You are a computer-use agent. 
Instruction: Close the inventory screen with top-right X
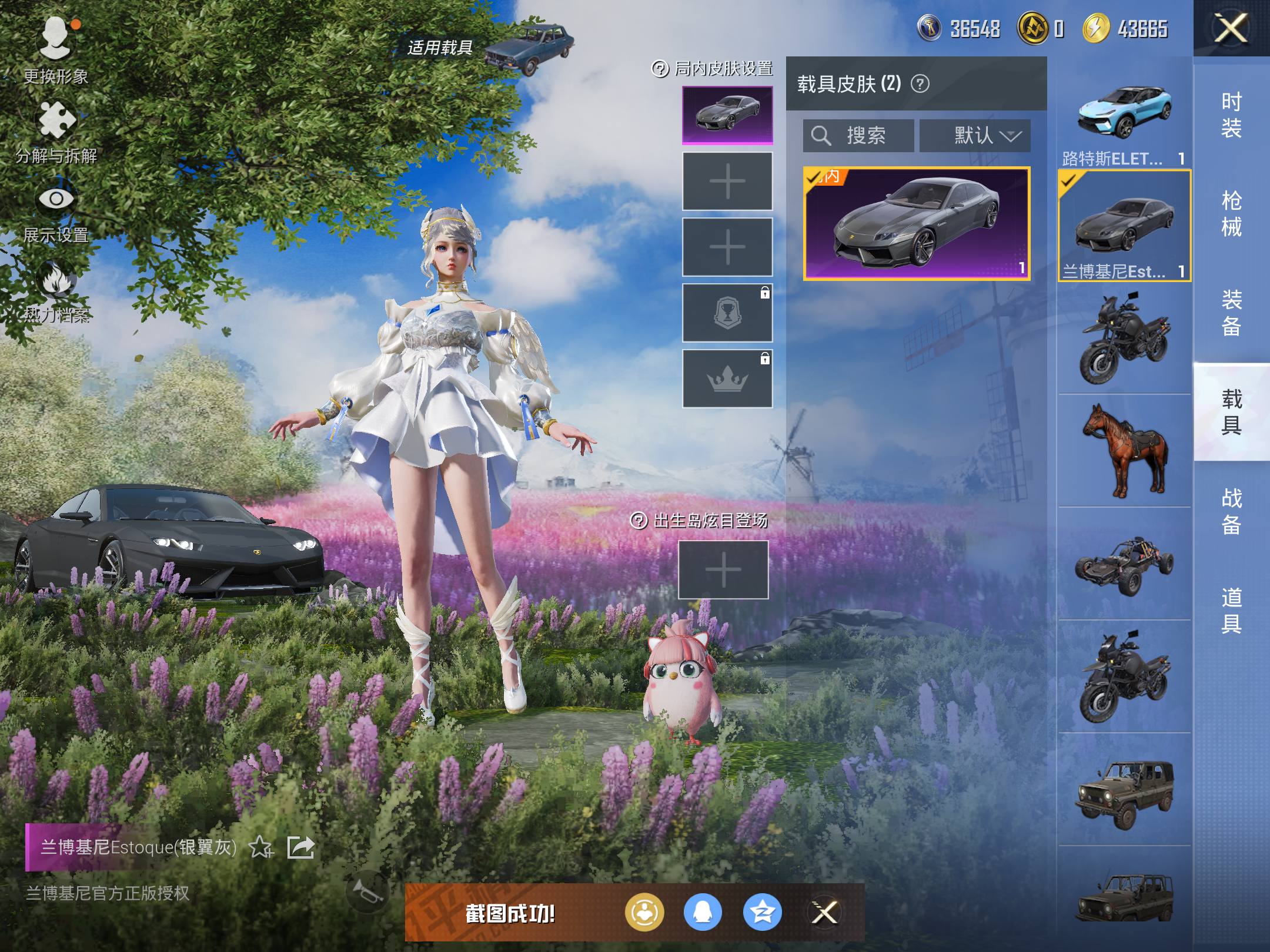tap(1231, 28)
